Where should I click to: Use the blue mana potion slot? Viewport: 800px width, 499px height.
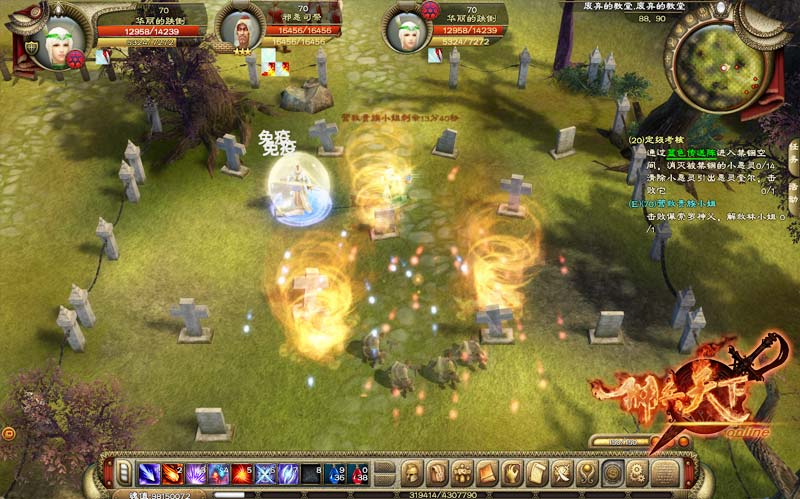point(337,473)
